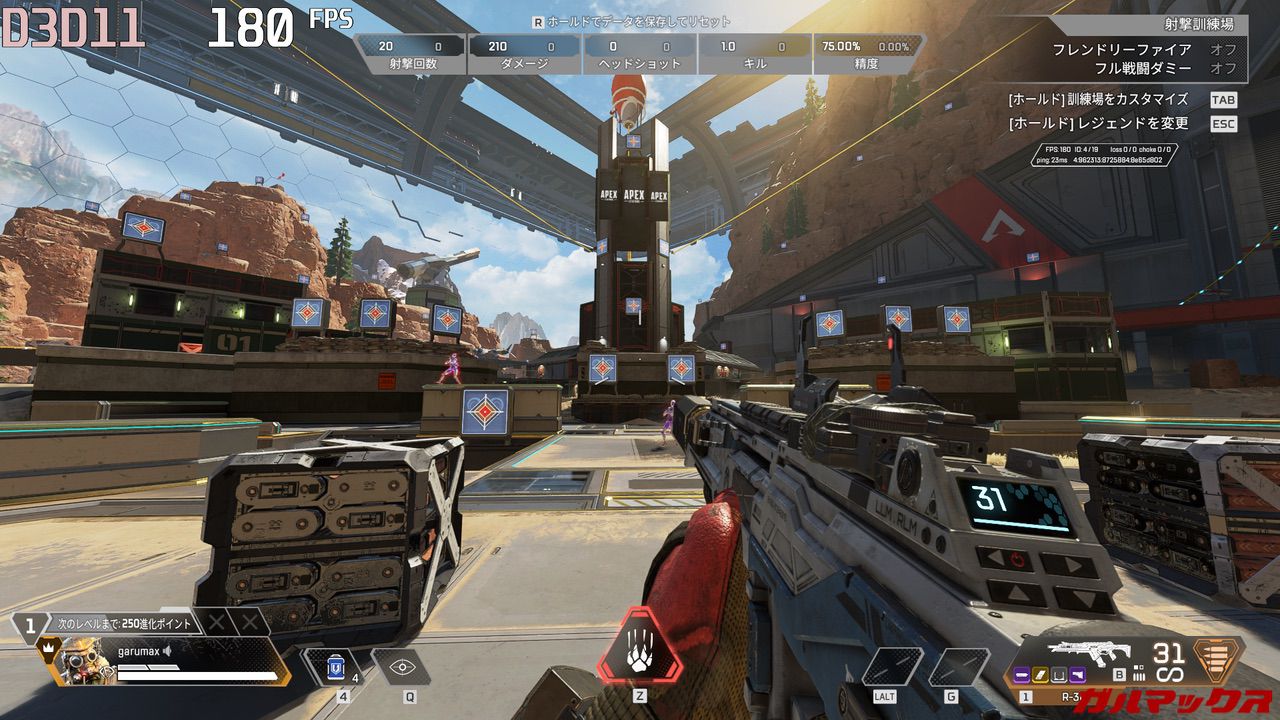
Task: Click the R-301 rifle weapon image
Action: 1088,653
